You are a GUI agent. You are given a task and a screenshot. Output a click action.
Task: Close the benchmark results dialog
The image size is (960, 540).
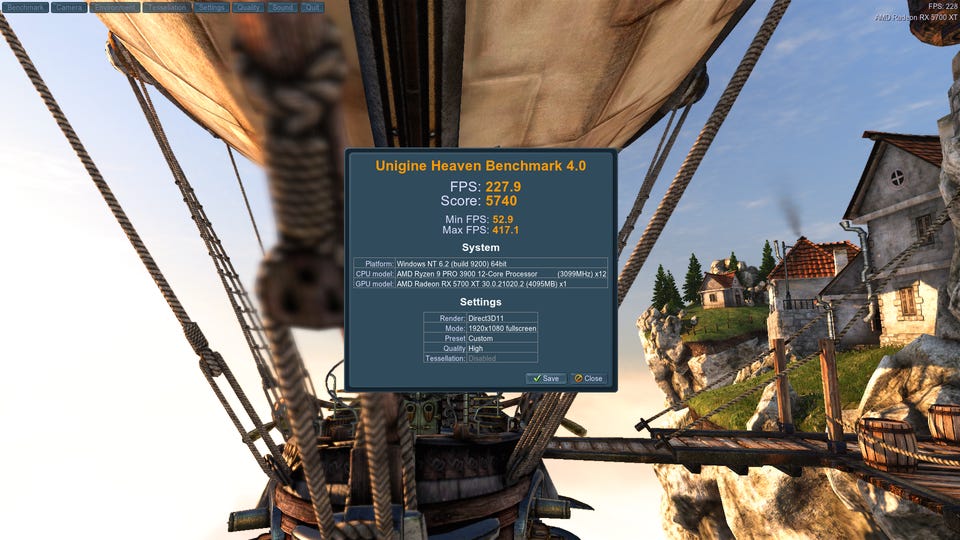click(x=589, y=378)
